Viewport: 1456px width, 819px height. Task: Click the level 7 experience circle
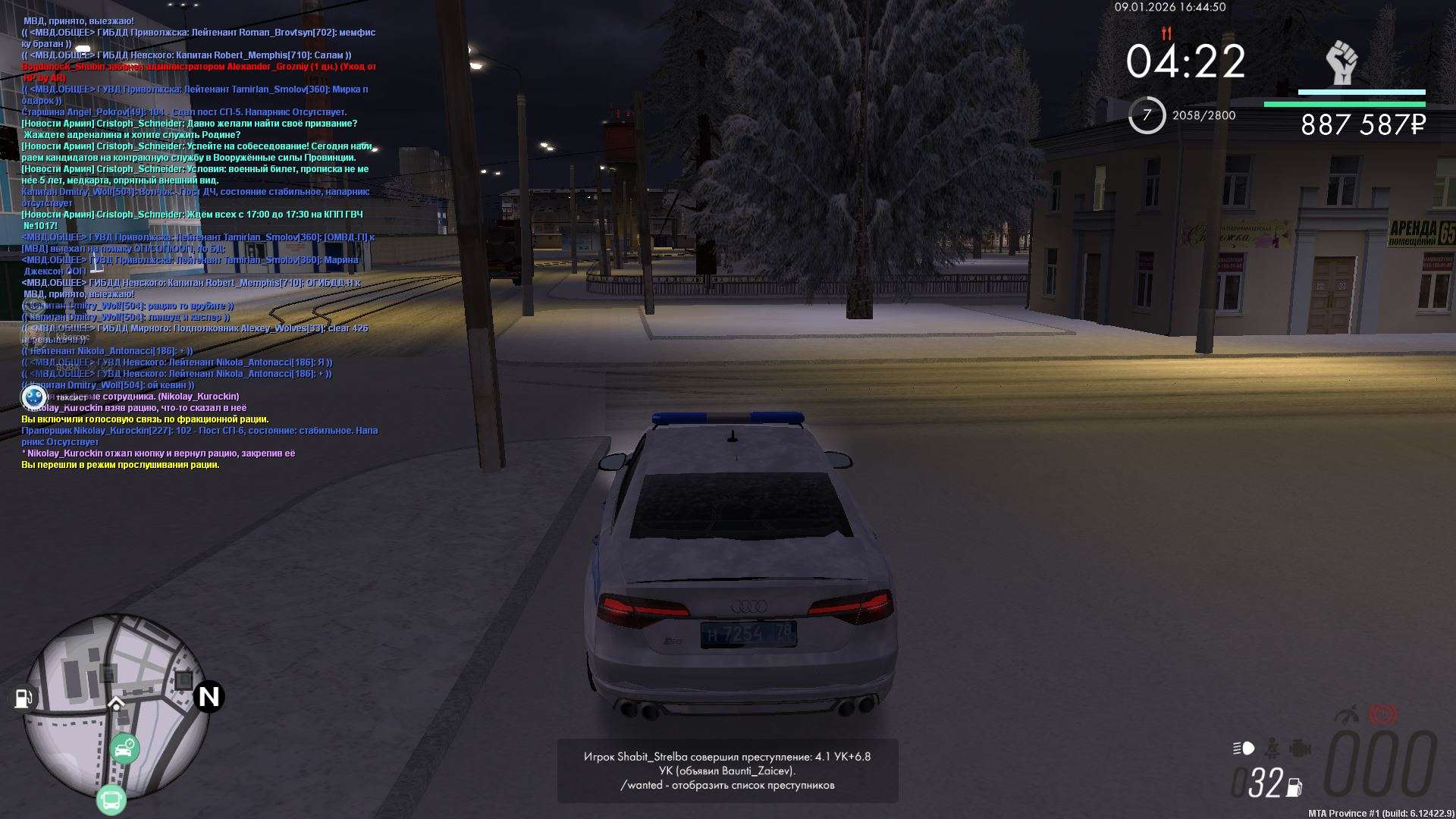pos(1147,115)
